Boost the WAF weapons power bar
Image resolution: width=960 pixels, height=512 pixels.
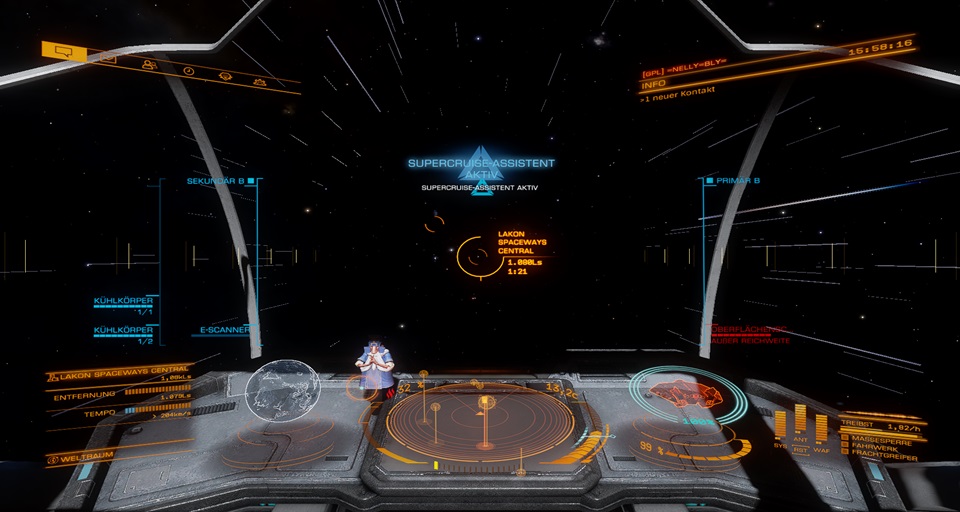(821, 429)
